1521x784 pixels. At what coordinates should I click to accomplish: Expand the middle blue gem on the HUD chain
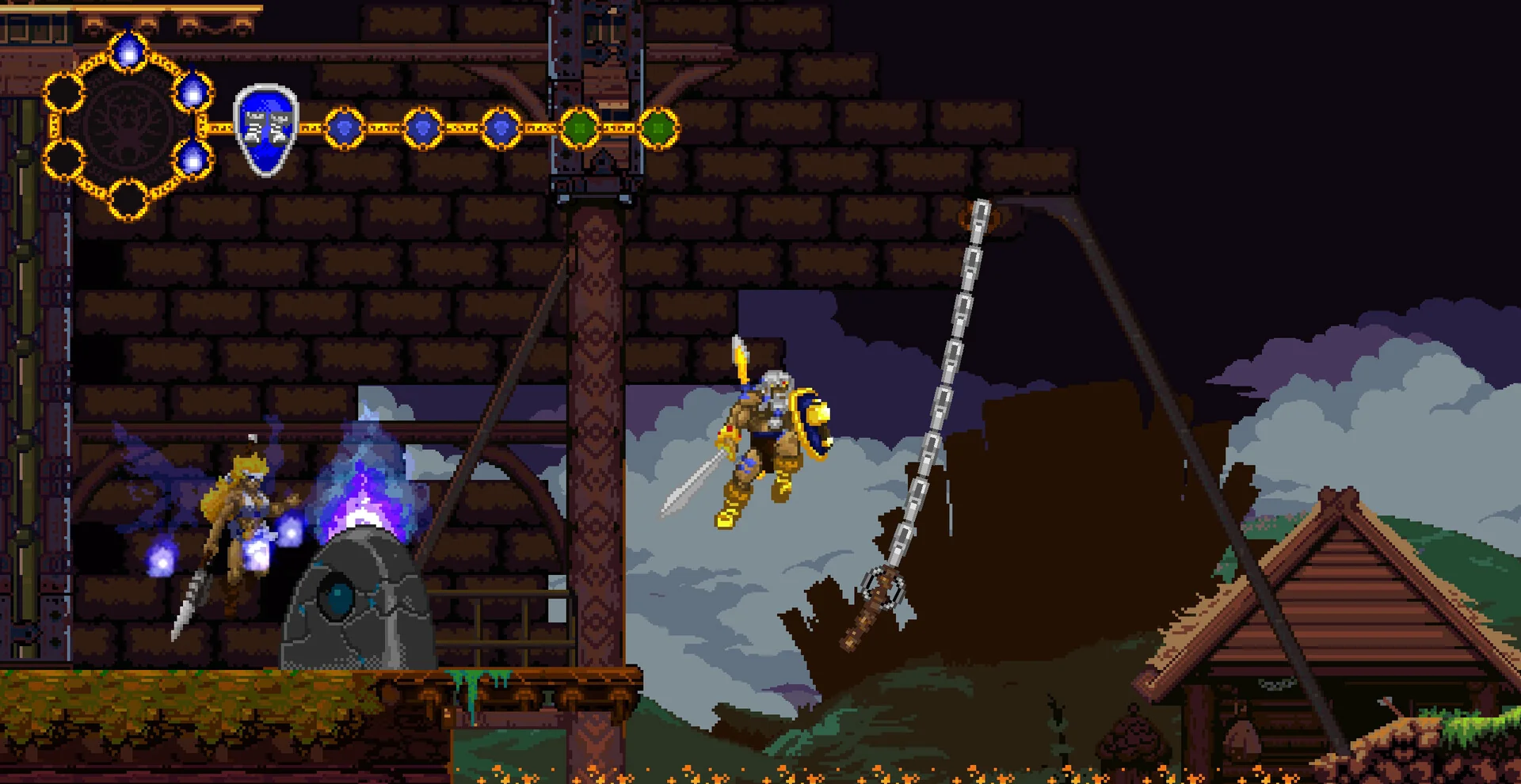(422, 126)
